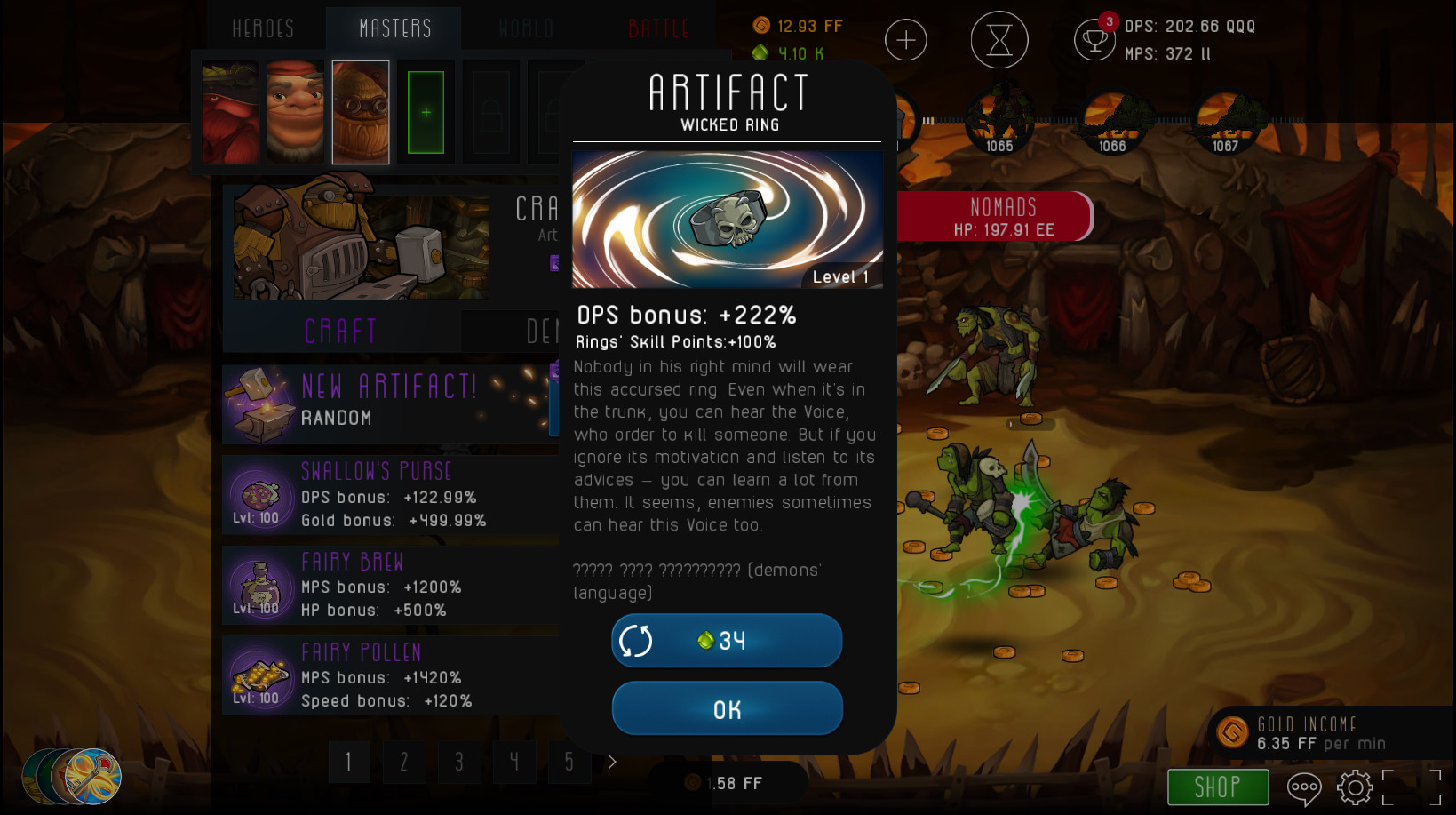Select the red-bearded master portrait
1456x815 pixels.
[x=229, y=111]
